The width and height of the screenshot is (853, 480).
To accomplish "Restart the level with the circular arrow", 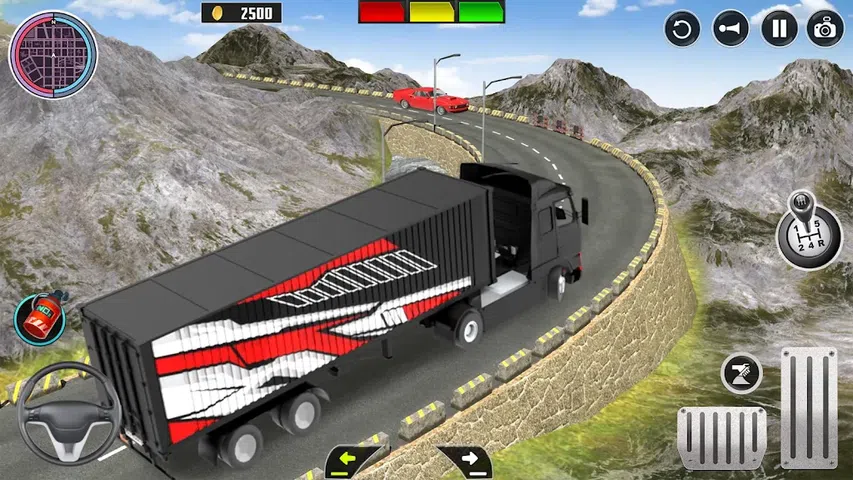I will click(683, 28).
